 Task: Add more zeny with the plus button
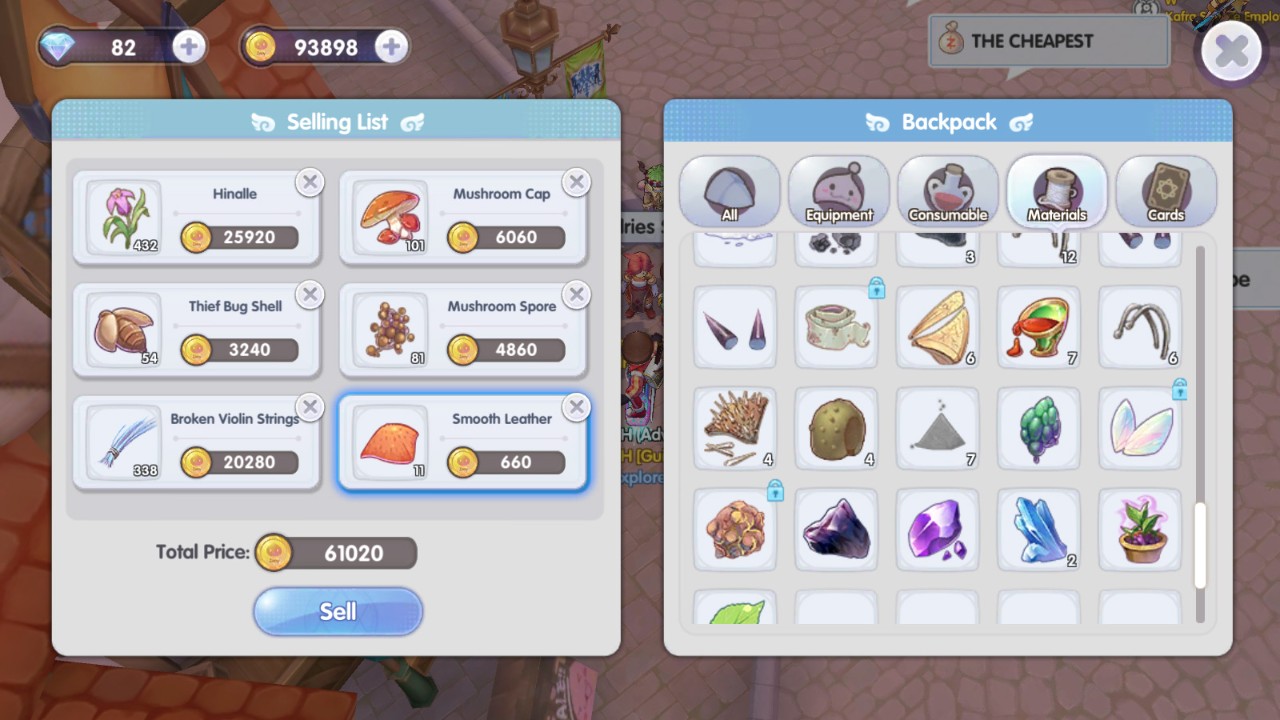click(391, 47)
